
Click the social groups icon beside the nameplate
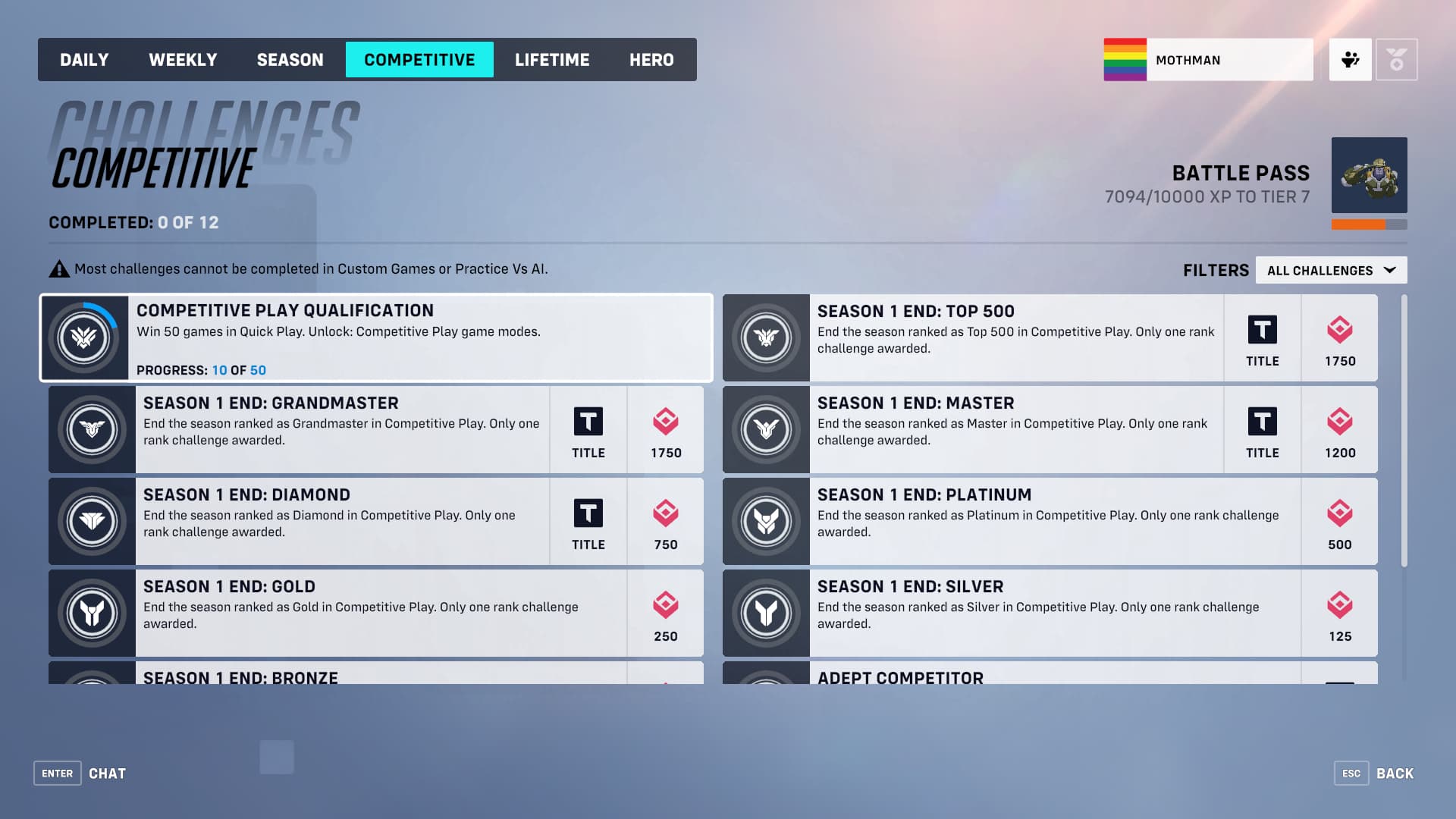[1350, 59]
